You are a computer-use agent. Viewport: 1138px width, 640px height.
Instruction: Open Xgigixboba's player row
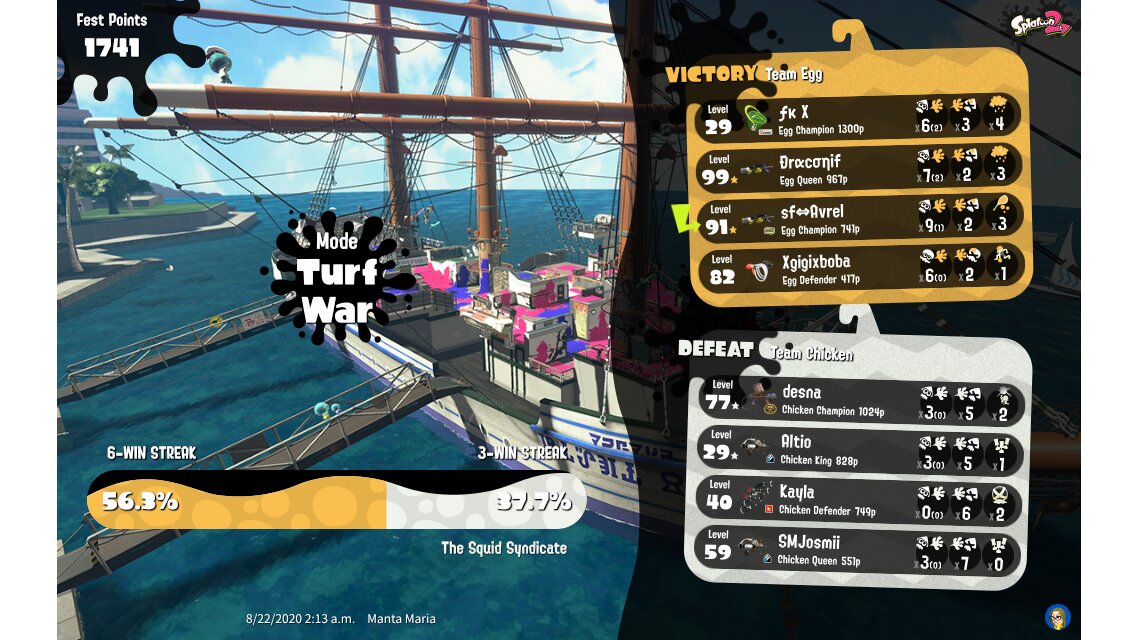(858, 269)
